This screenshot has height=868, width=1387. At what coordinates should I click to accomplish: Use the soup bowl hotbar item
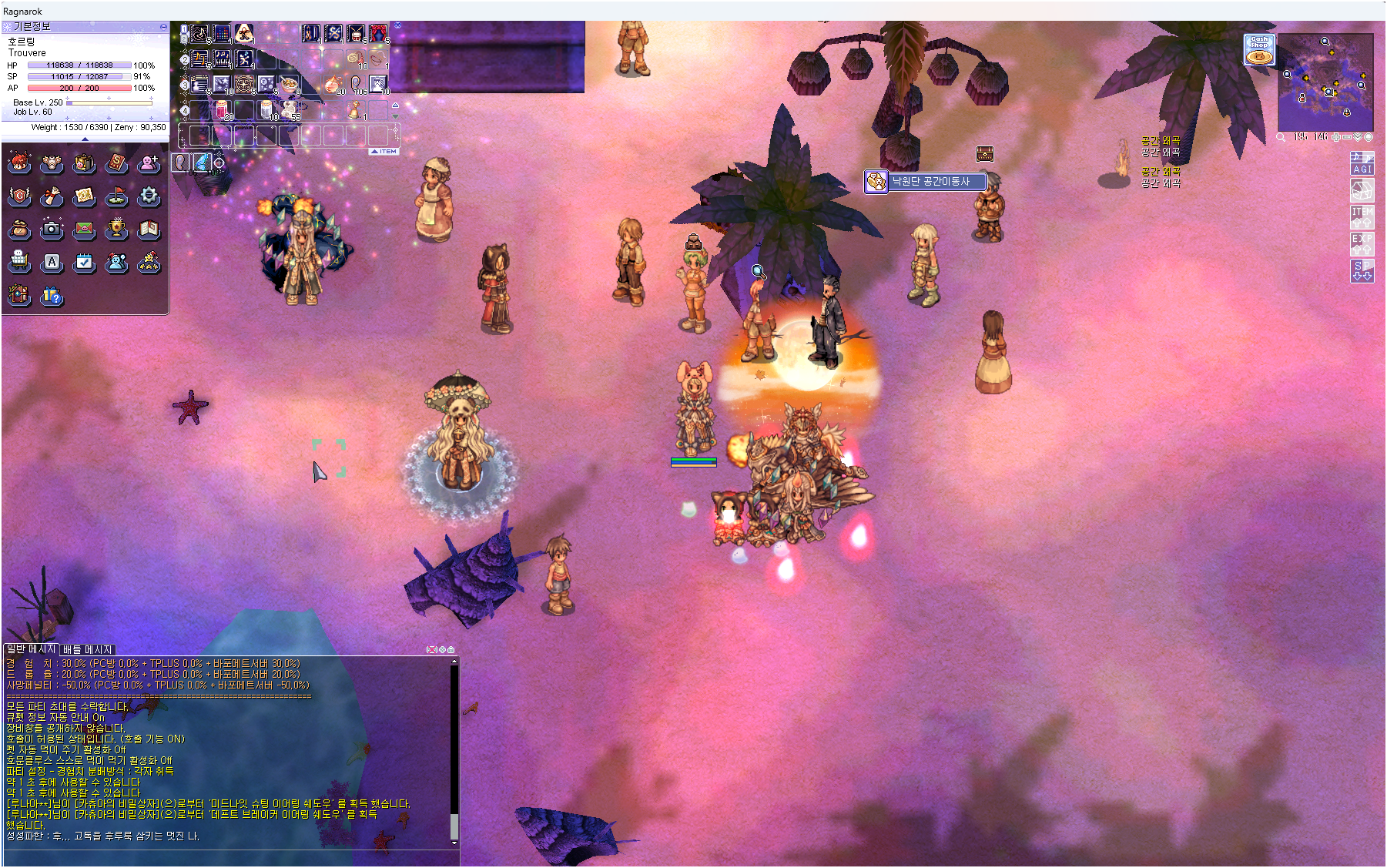coord(289,84)
